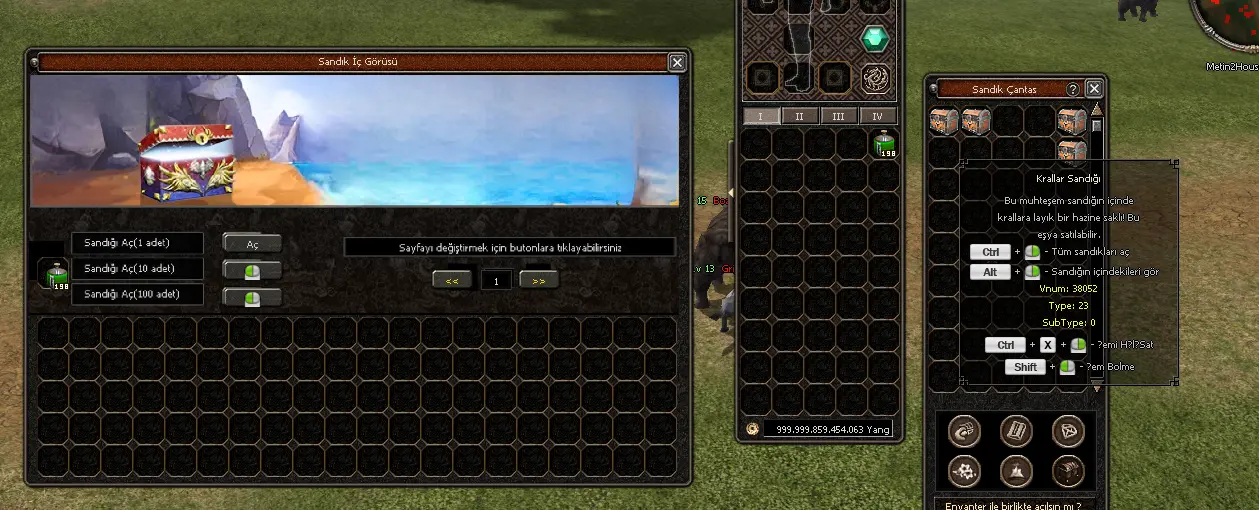Image resolution: width=1259 pixels, height=510 pixels.
Task: Click the Aç button for 1 adet
Action: point(252,244)
